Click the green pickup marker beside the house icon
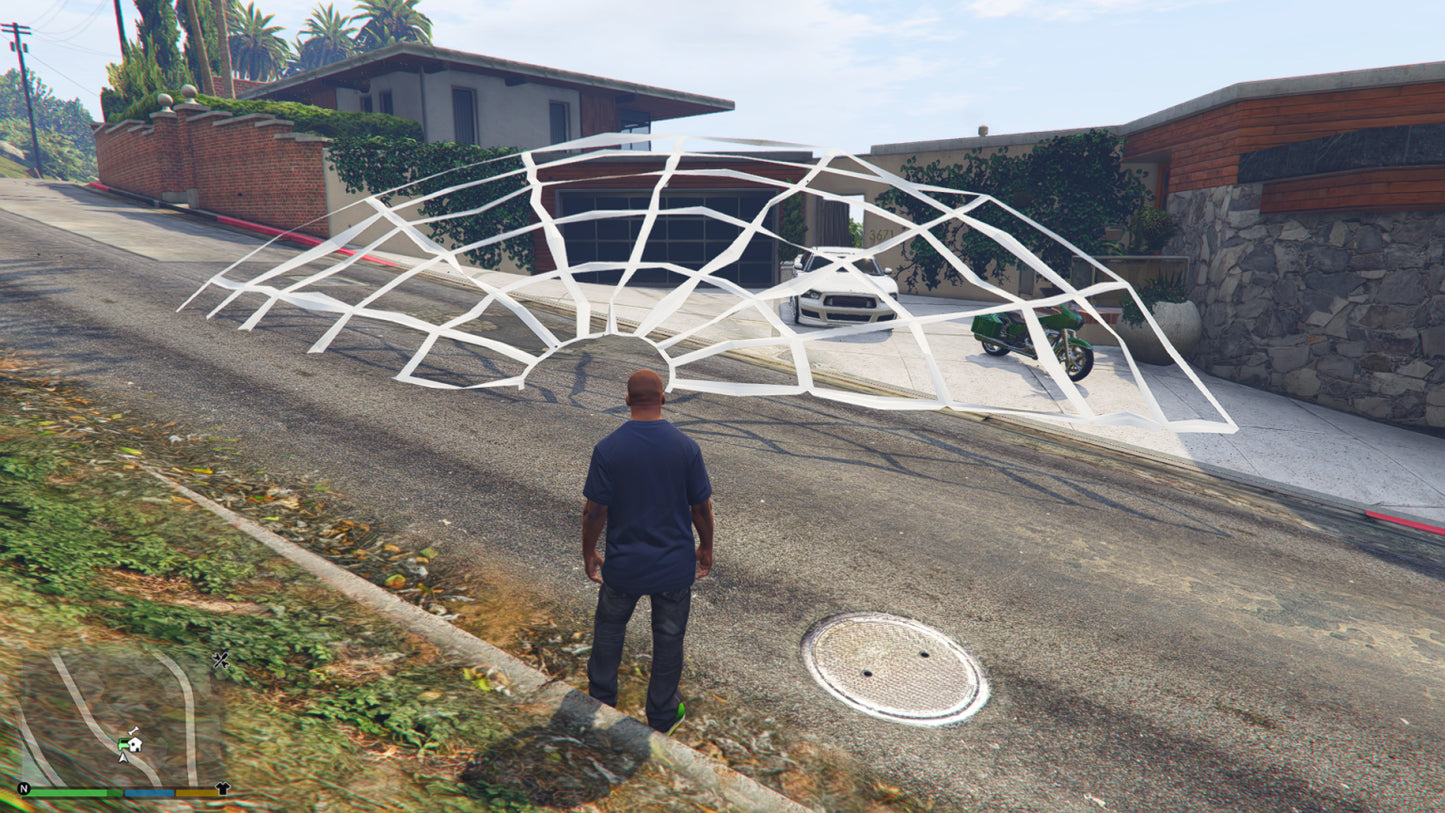The image size is (1445, 813). coord(123,744)
